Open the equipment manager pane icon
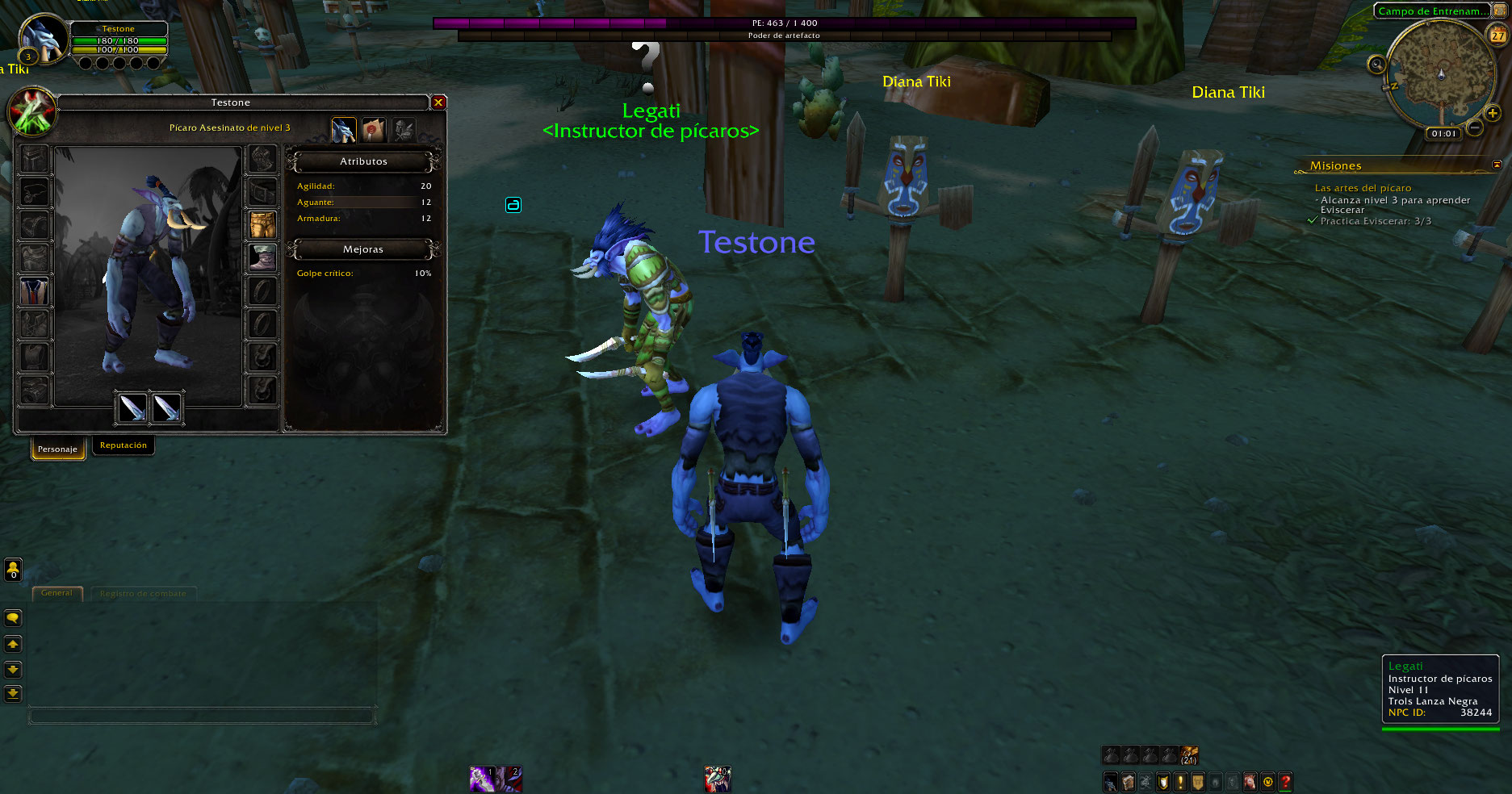This screenshot has height=794, width=1512. (404, 129)
